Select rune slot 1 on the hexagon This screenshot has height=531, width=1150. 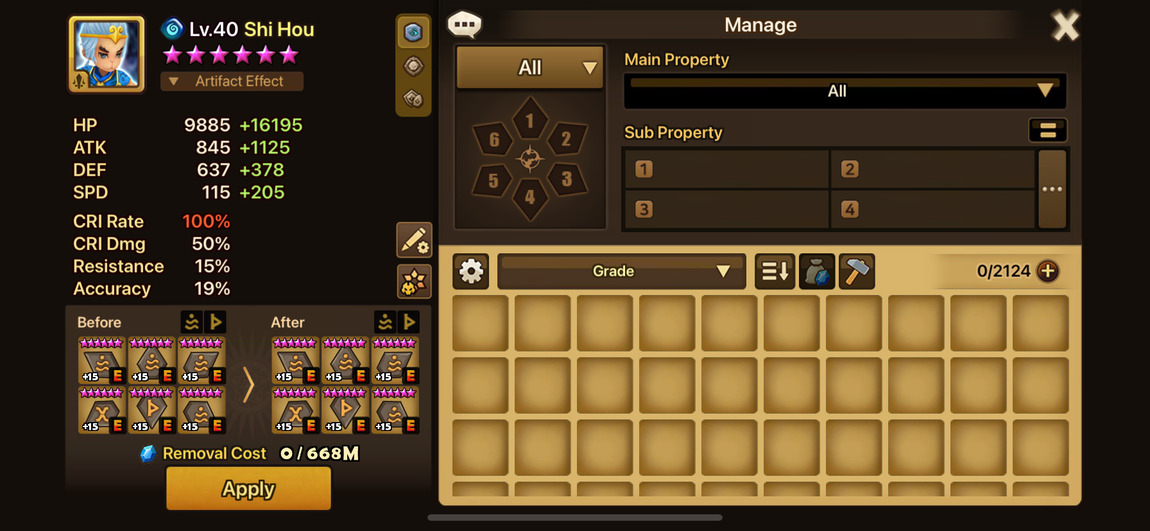pos(530,121)
